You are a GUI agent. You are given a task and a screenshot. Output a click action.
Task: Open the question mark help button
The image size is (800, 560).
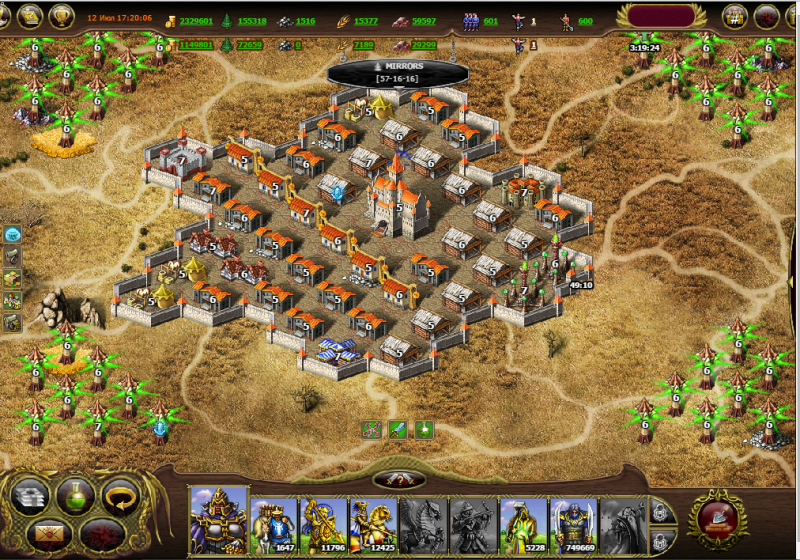tap(399, 481)
